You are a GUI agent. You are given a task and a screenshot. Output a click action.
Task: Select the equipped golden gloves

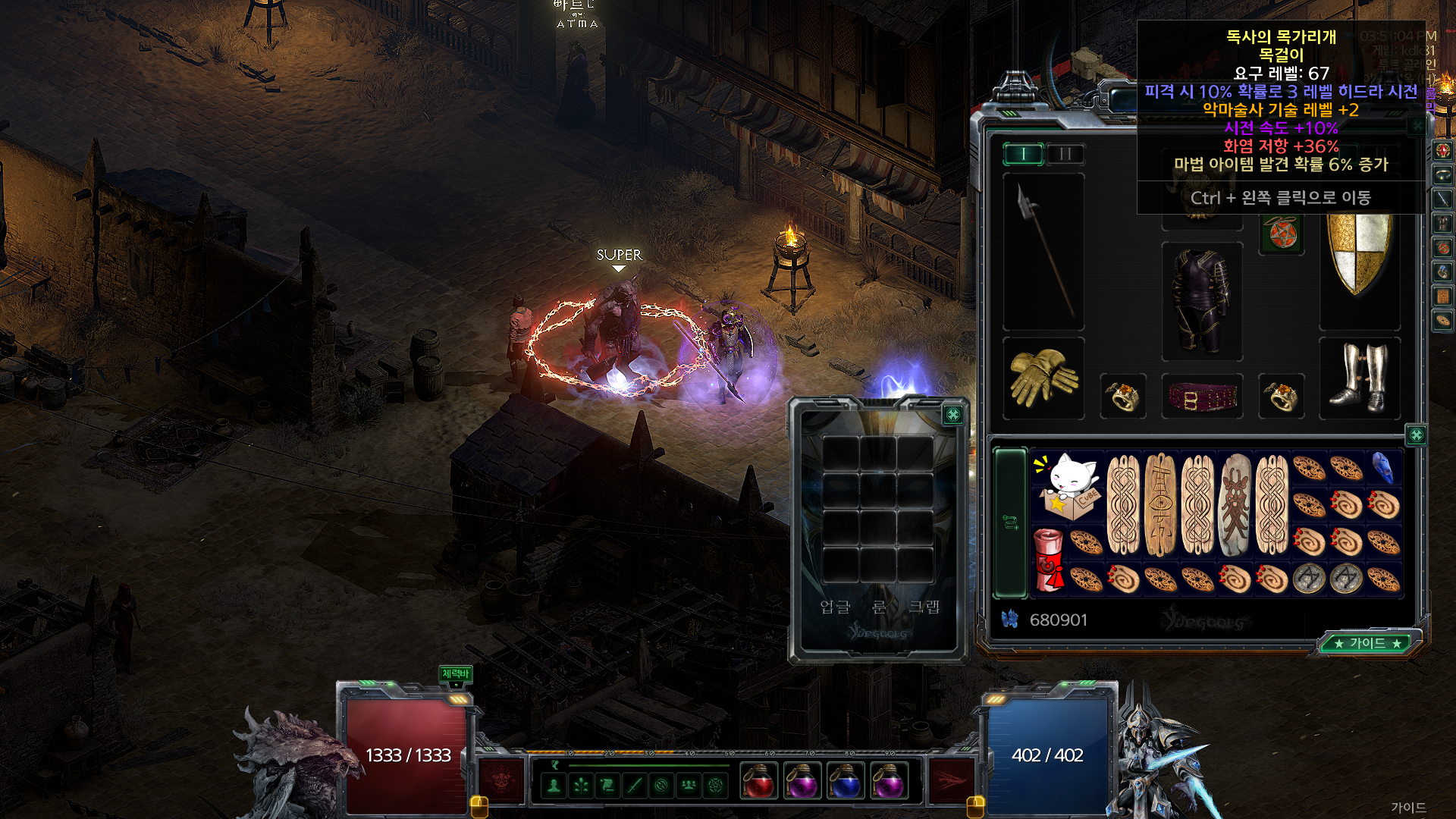click(1043, 377)
